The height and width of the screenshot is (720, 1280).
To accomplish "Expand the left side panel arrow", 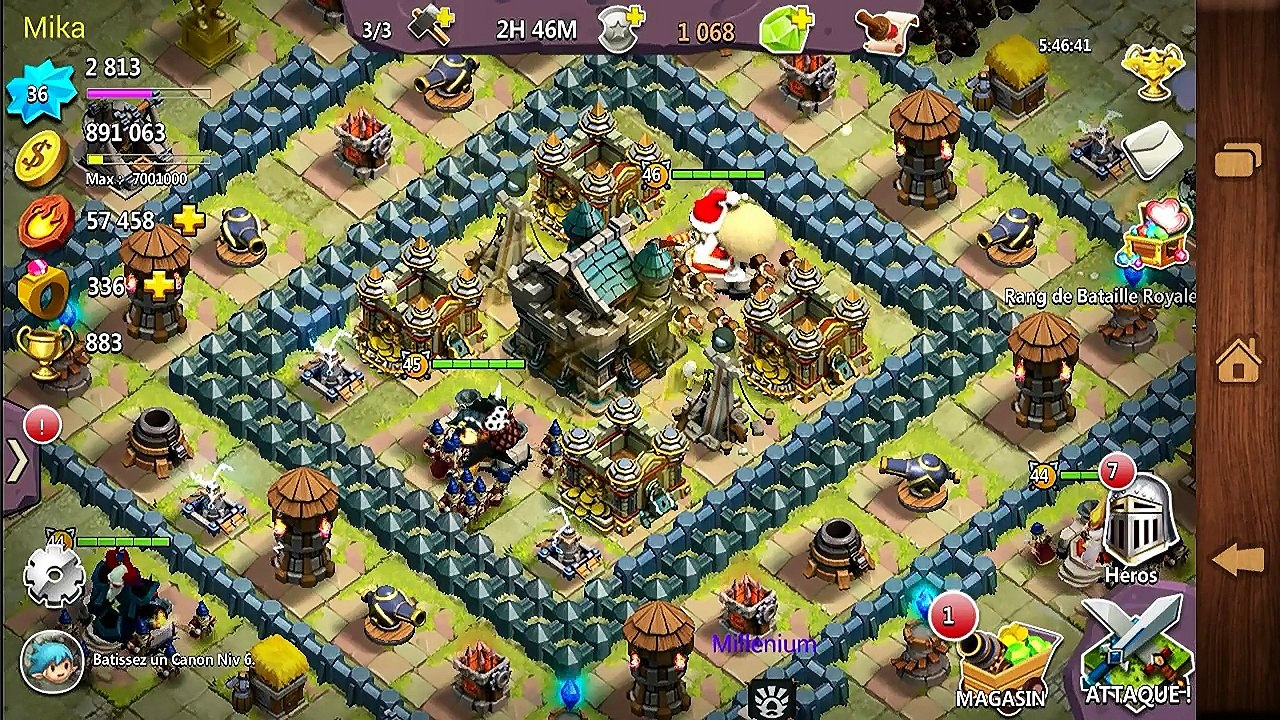I will tap(17, 461).
